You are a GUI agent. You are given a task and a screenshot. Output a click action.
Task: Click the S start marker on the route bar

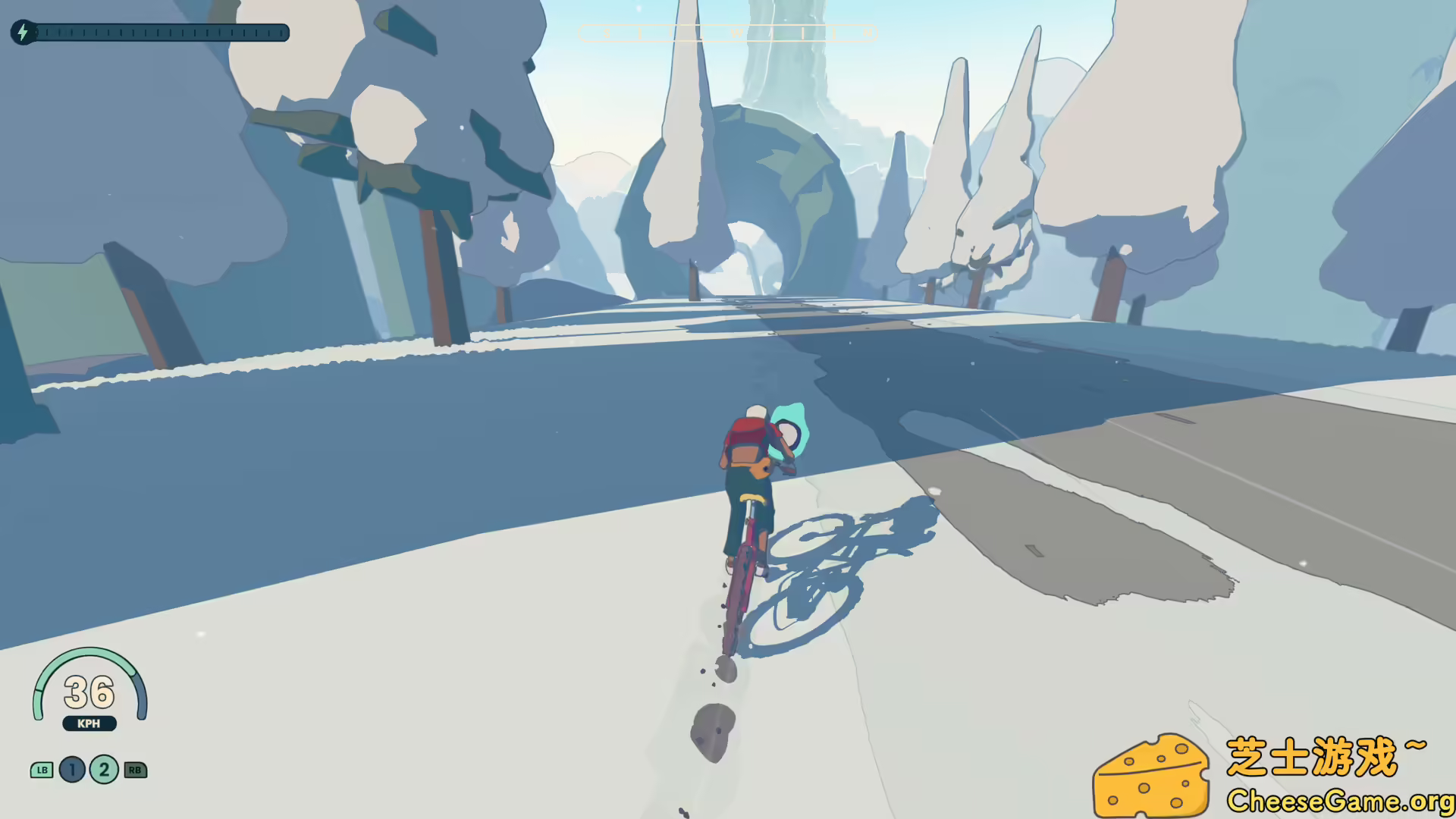coord(607,33)
